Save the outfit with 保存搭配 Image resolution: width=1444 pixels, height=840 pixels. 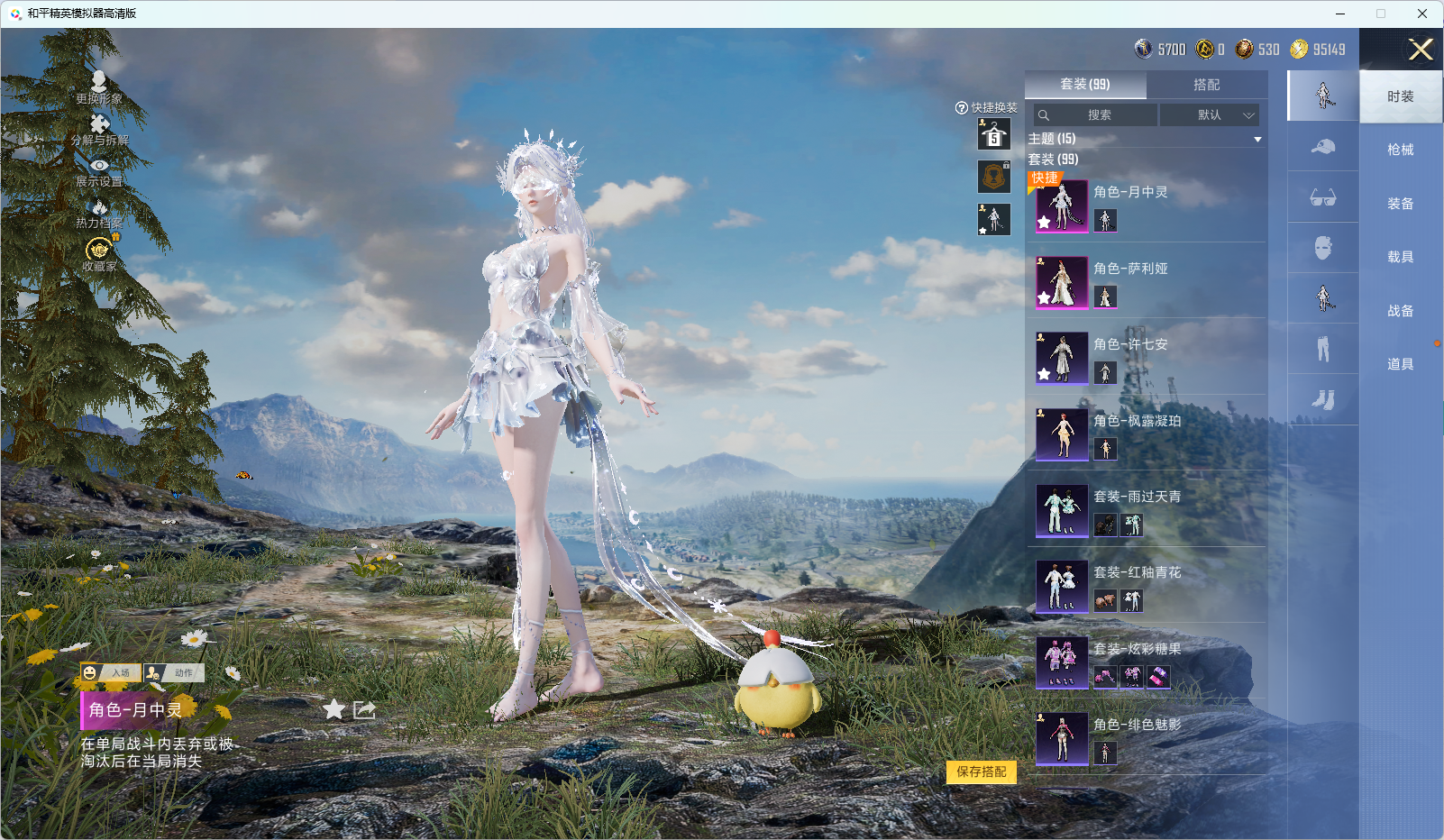981,772
